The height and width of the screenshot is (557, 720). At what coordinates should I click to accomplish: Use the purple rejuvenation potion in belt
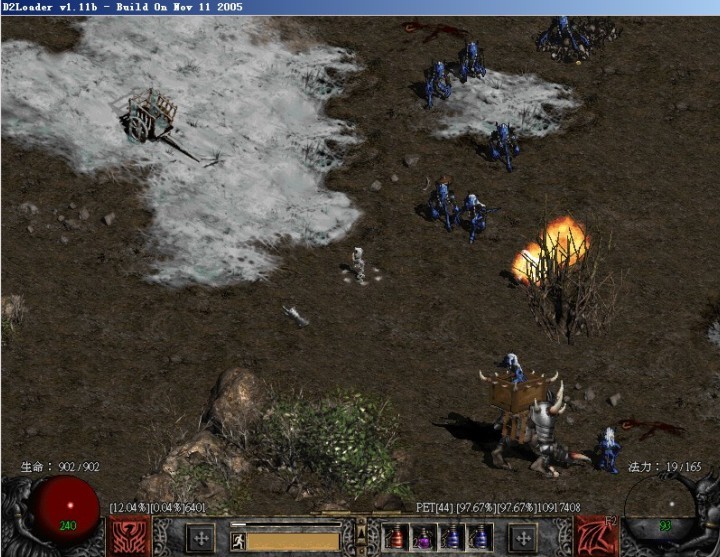(423, 538)
